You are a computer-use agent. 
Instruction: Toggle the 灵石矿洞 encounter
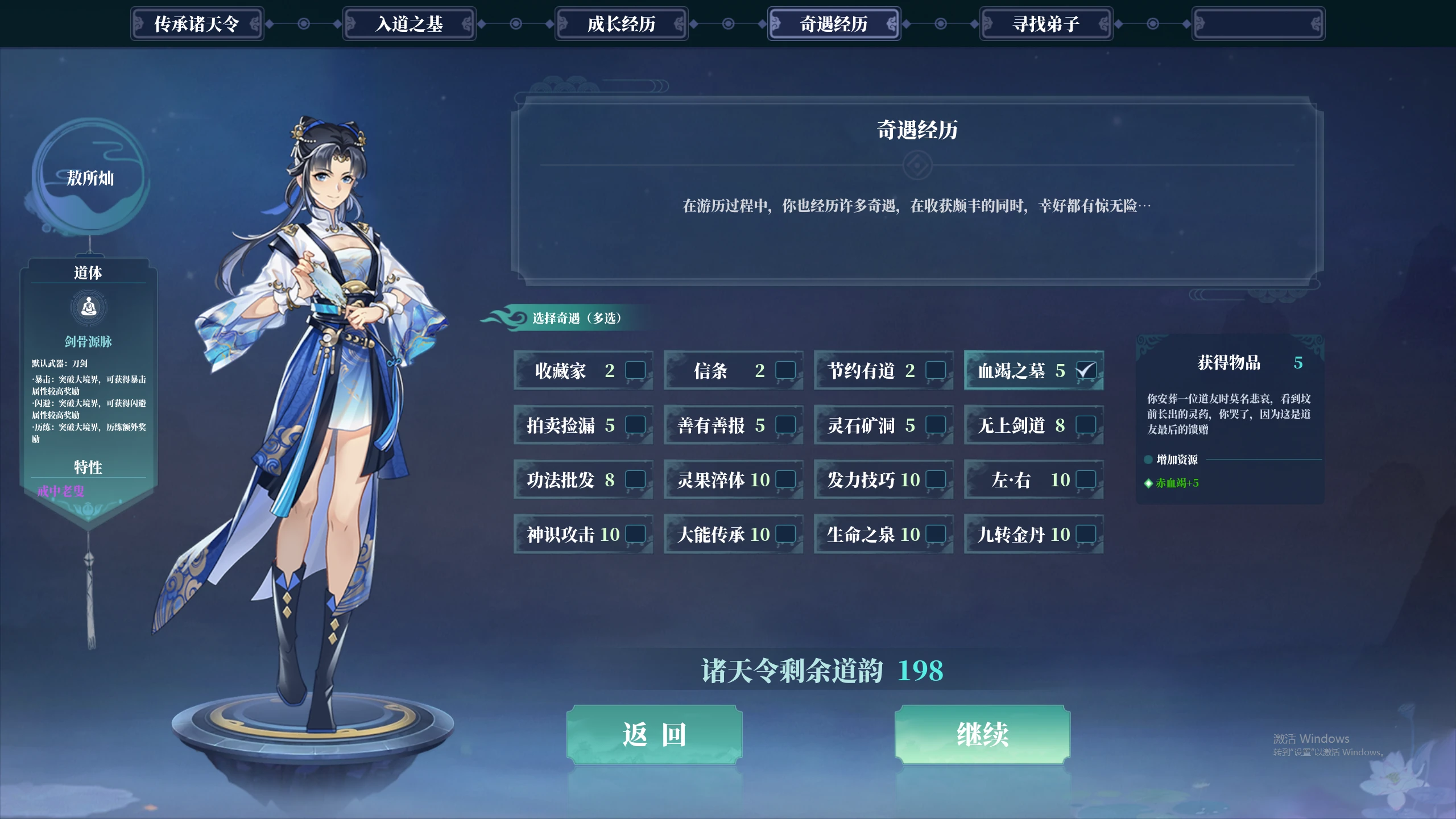pyautogui.click(x=935, y=425)
